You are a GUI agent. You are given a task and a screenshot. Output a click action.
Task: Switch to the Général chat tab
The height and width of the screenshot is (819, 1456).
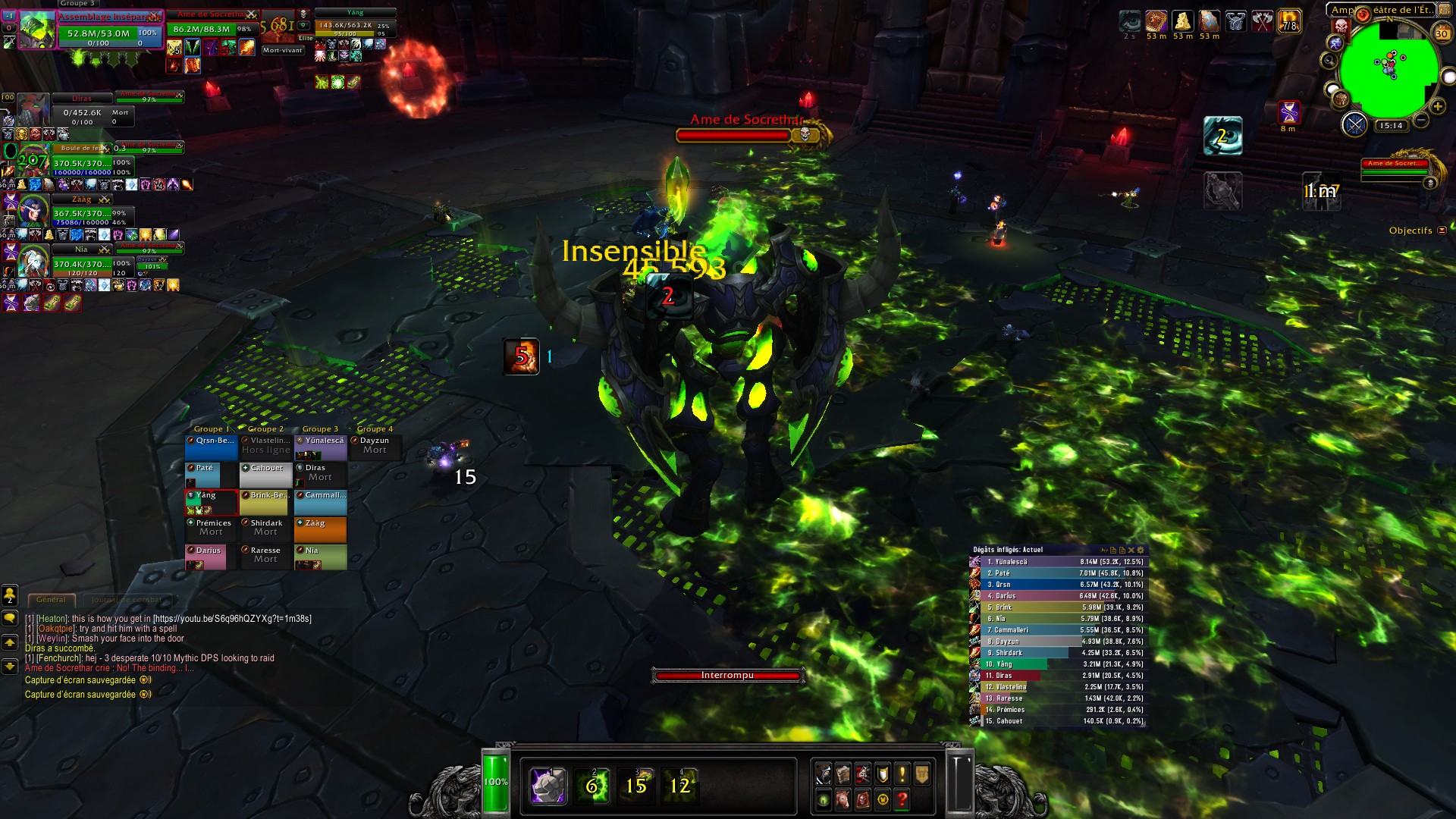point(51,599)
